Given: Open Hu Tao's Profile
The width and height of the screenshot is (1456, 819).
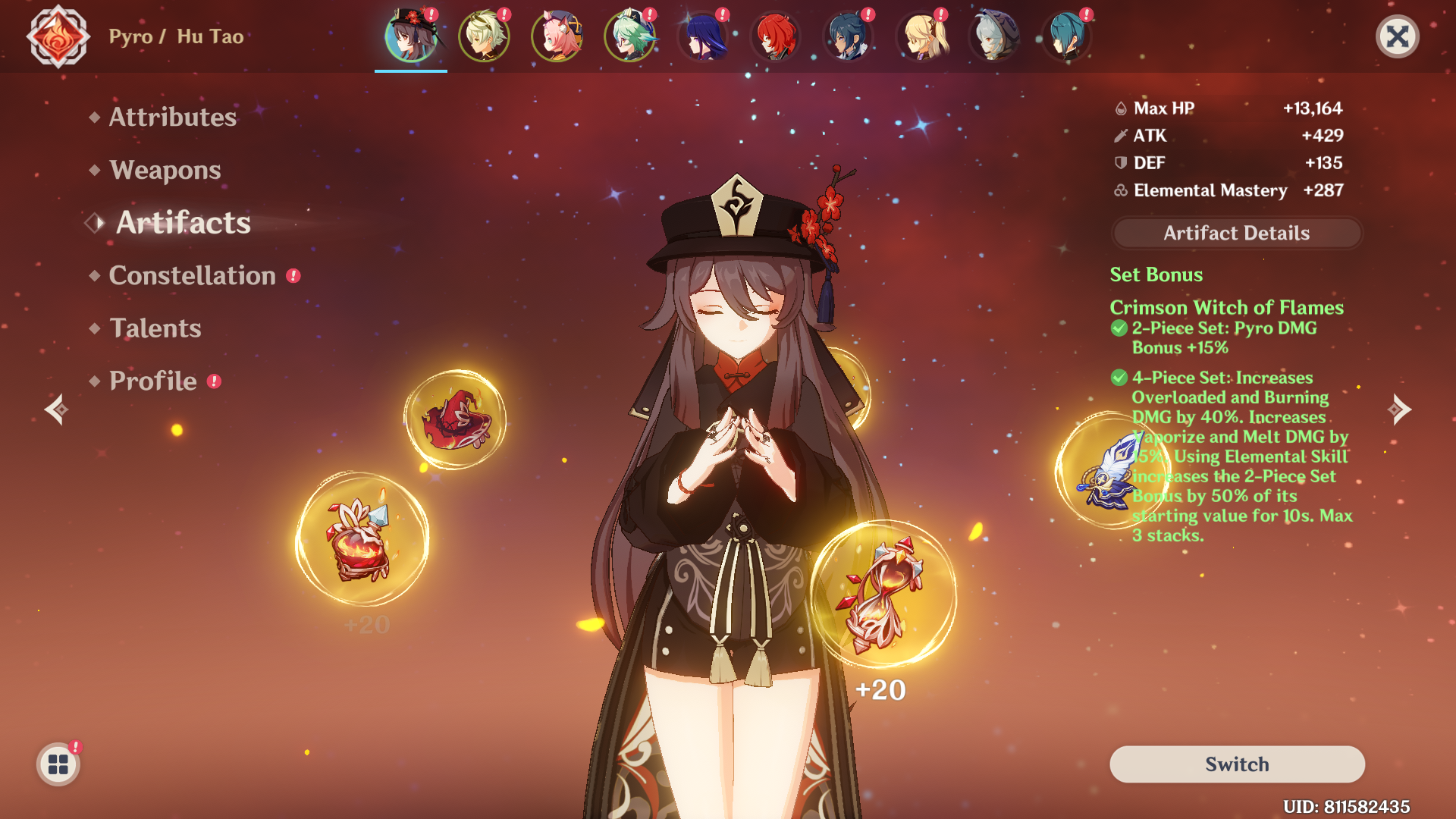Looking at the screenshot, I should point(152,381).
